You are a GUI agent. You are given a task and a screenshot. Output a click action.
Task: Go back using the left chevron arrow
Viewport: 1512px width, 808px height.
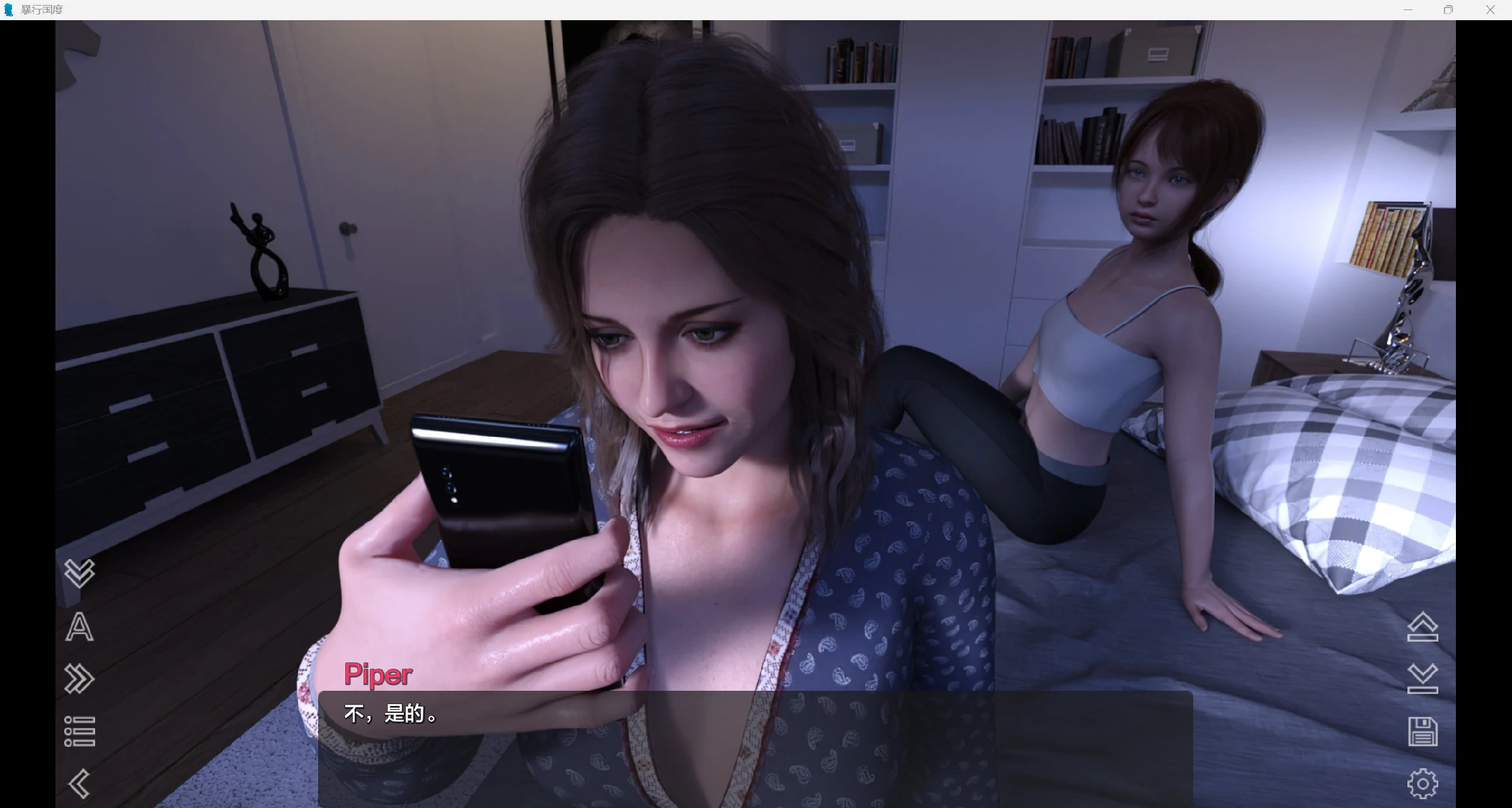point(79,785)
